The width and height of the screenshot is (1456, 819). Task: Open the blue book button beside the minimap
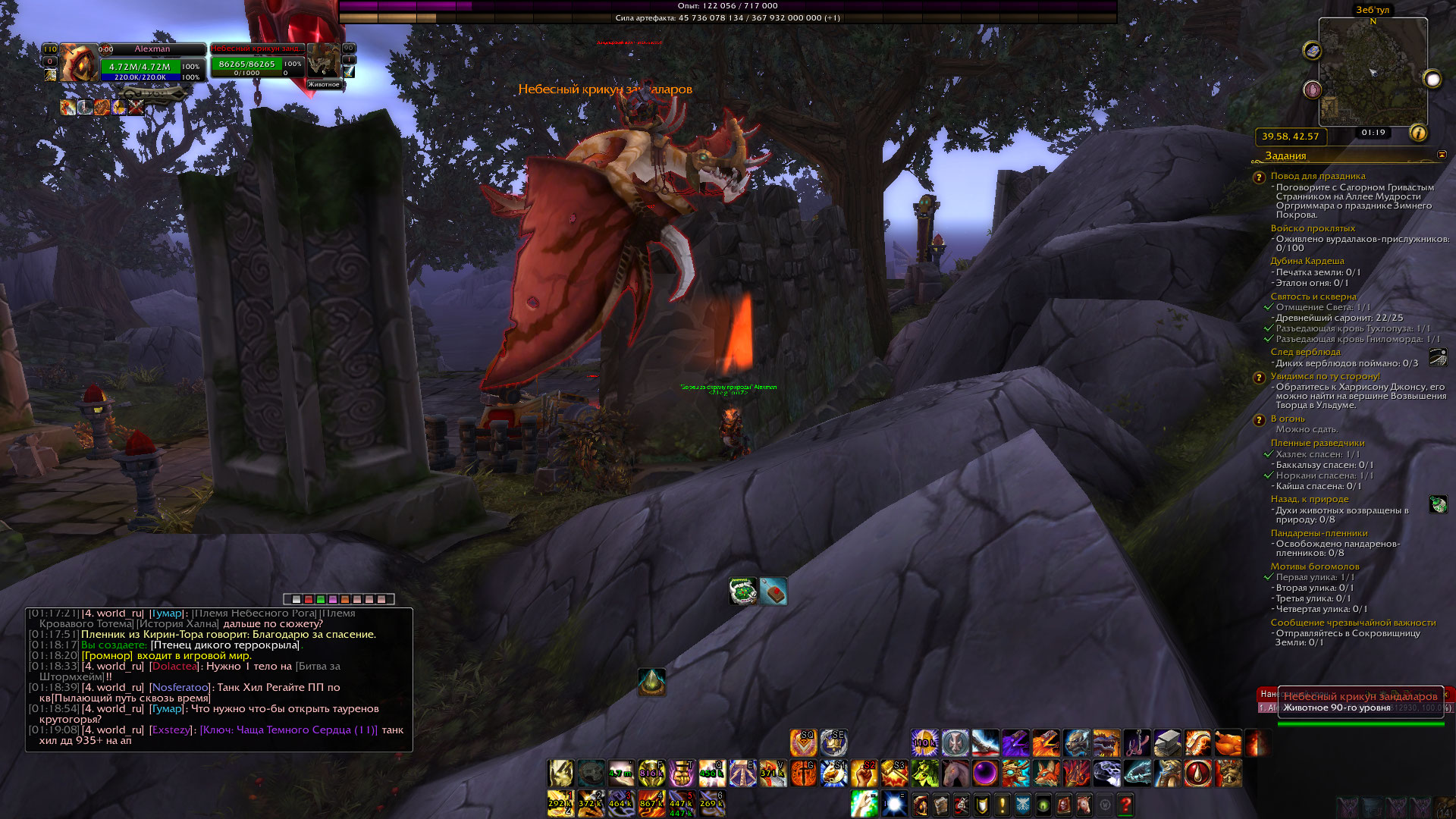click(1312, 51)
